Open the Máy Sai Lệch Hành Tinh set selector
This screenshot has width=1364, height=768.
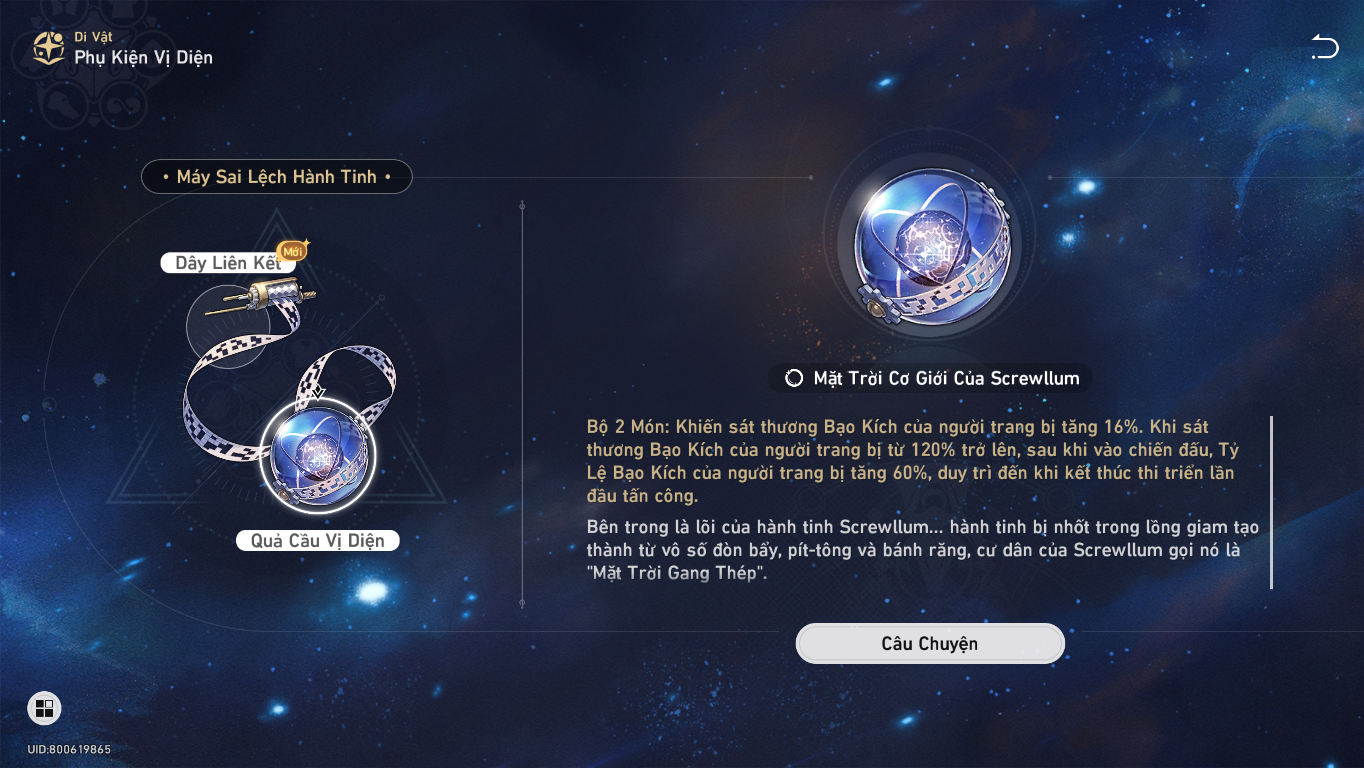277,176
